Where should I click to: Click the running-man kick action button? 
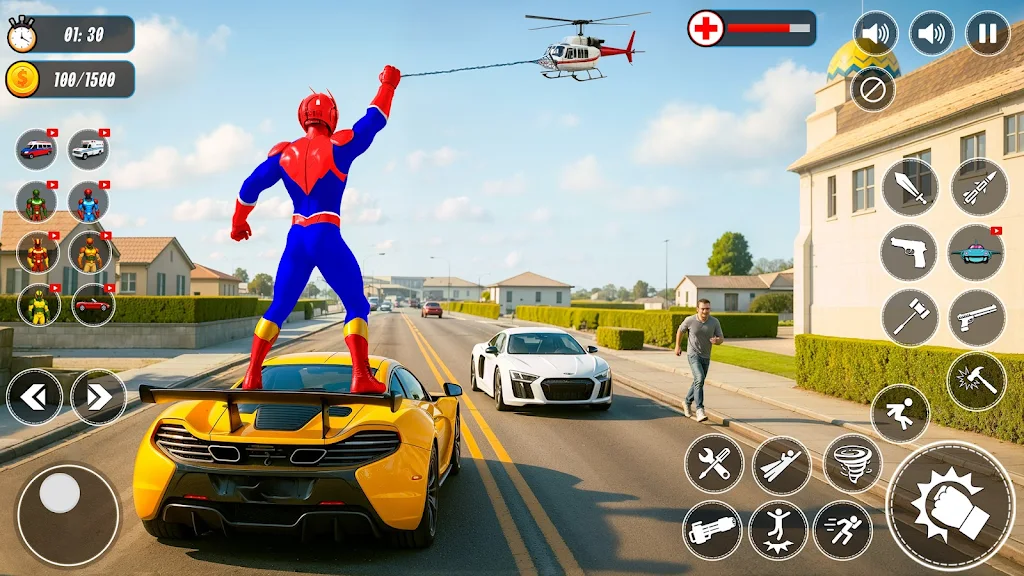click(899, 413)
